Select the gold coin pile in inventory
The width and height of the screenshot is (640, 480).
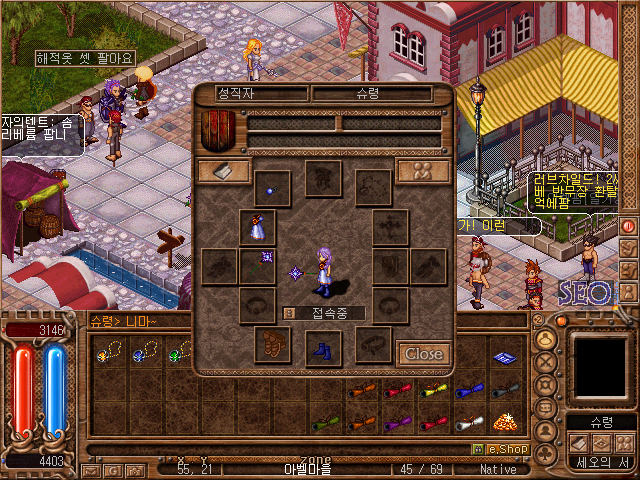[x=505, y=421]
